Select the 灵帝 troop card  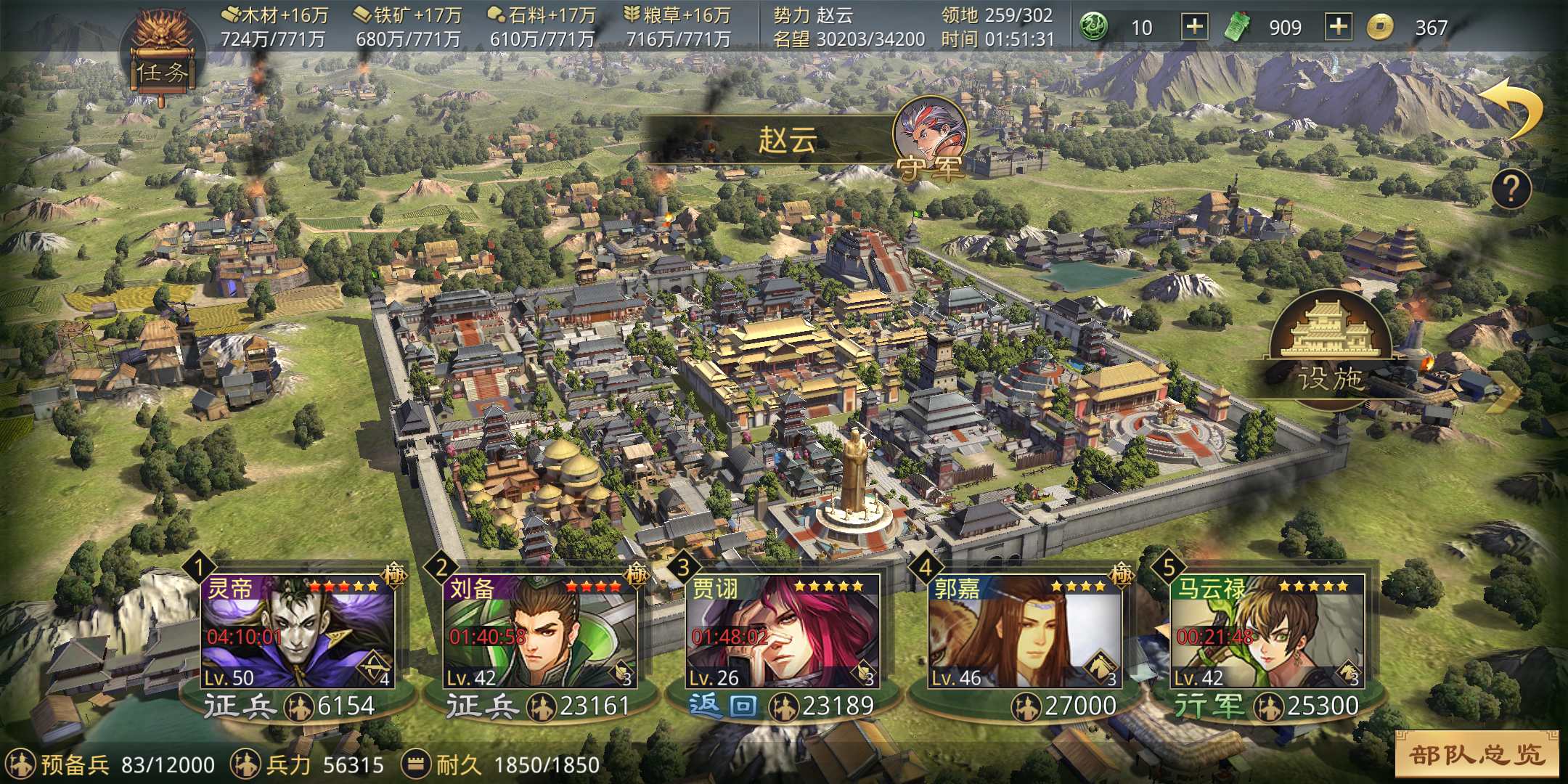[298, 632]
